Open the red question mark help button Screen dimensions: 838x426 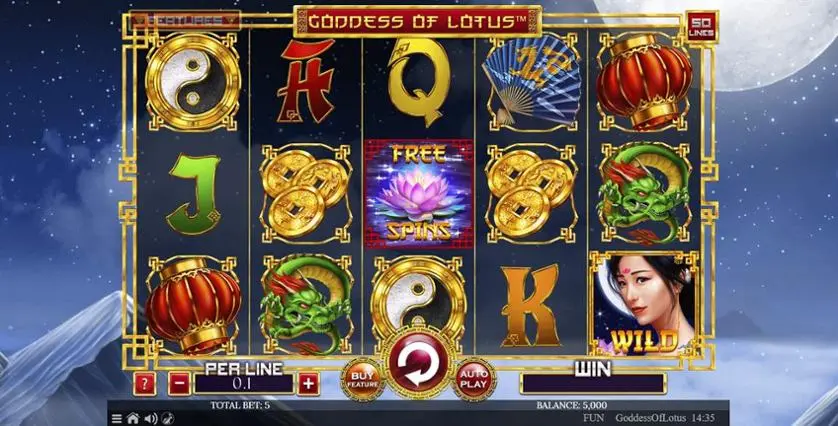(145, 383)
